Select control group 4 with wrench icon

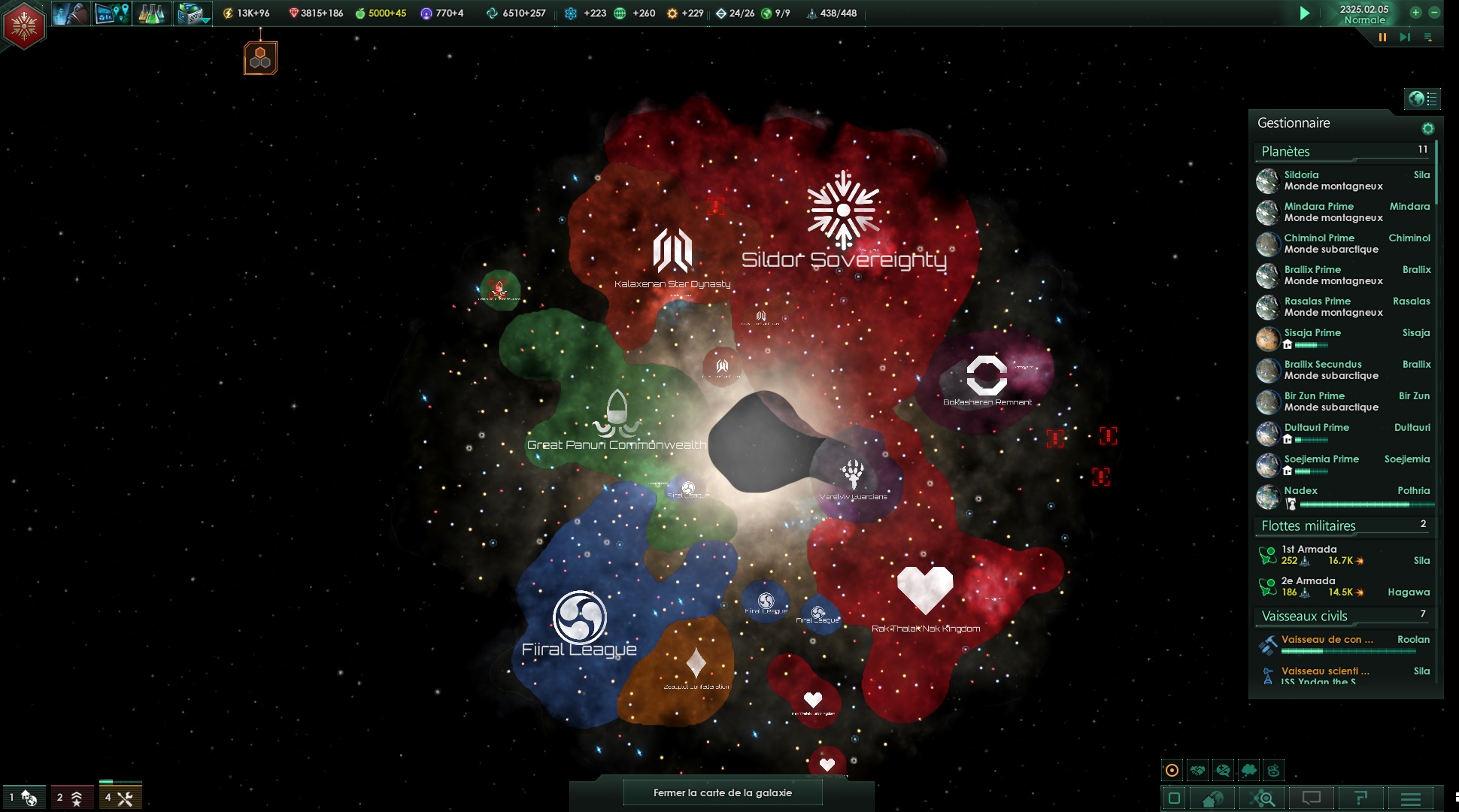point(120,798)
